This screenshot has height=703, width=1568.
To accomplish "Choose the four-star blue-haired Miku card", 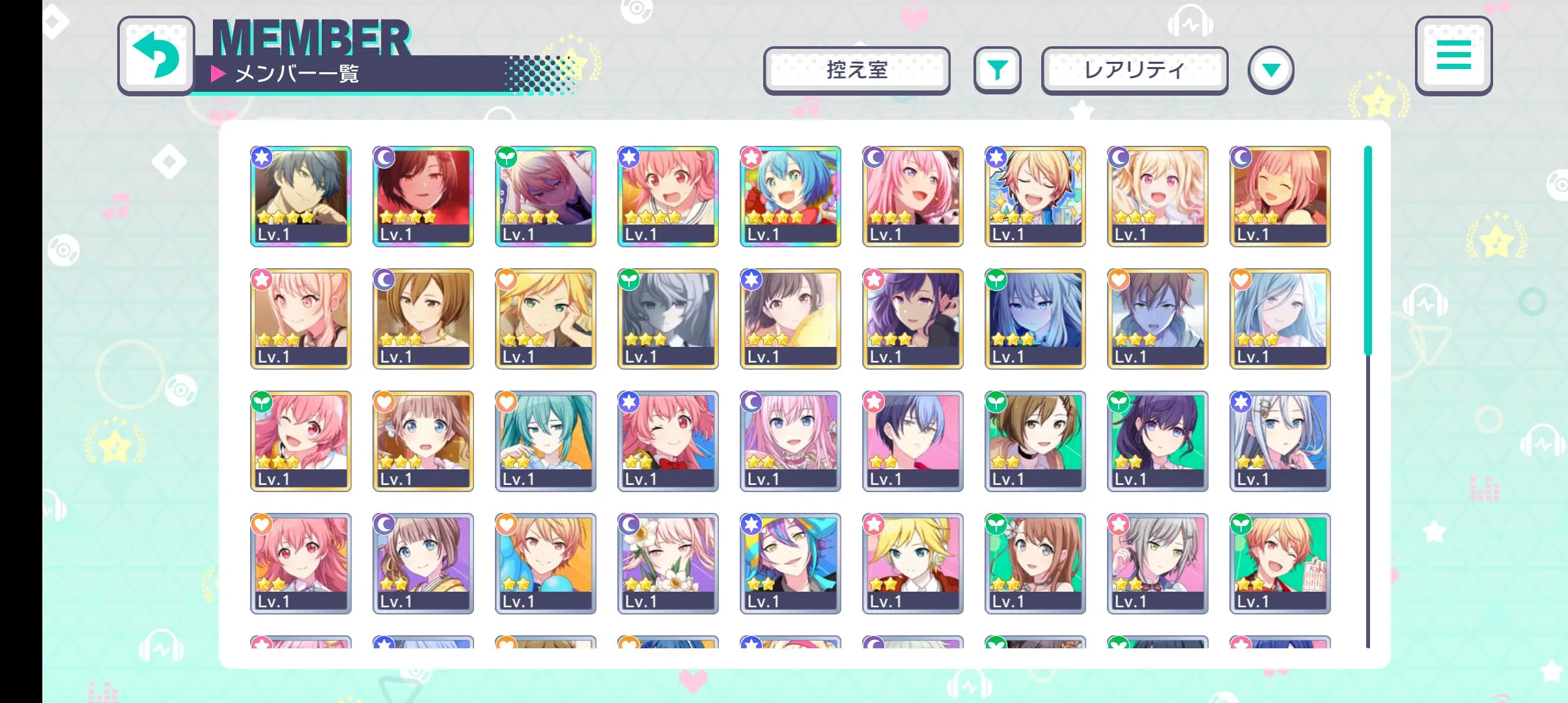I will pyautogui.click(x=791, y=197).
